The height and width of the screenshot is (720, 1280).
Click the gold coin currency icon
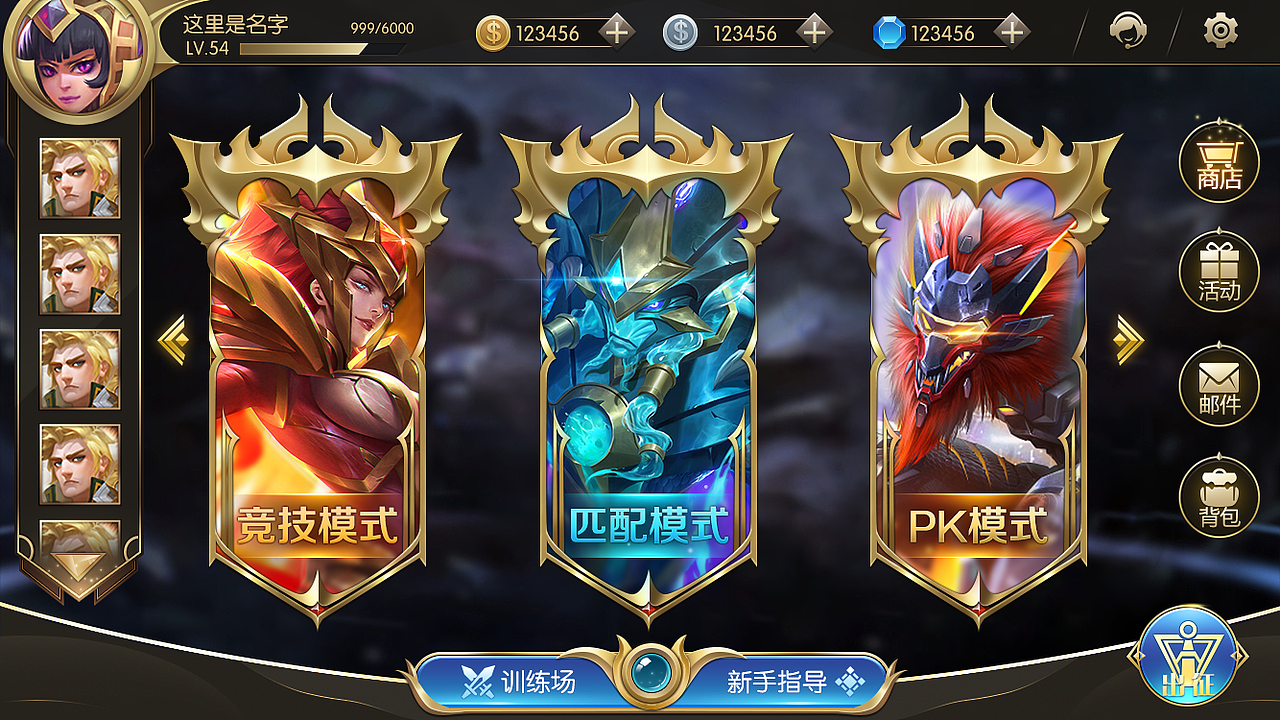click(492, 31)
